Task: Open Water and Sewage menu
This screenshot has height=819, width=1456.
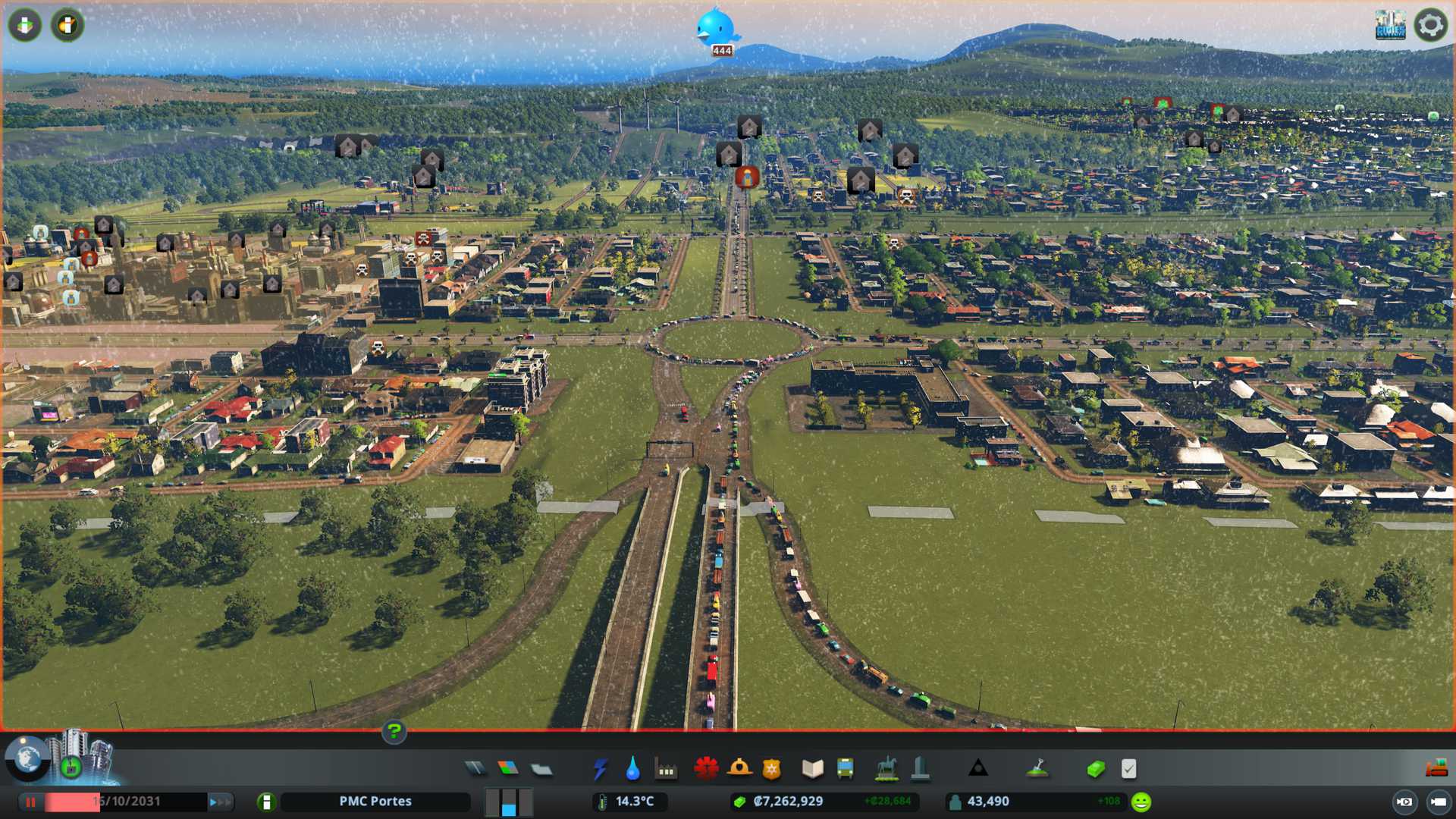Action: click(632, 769)
